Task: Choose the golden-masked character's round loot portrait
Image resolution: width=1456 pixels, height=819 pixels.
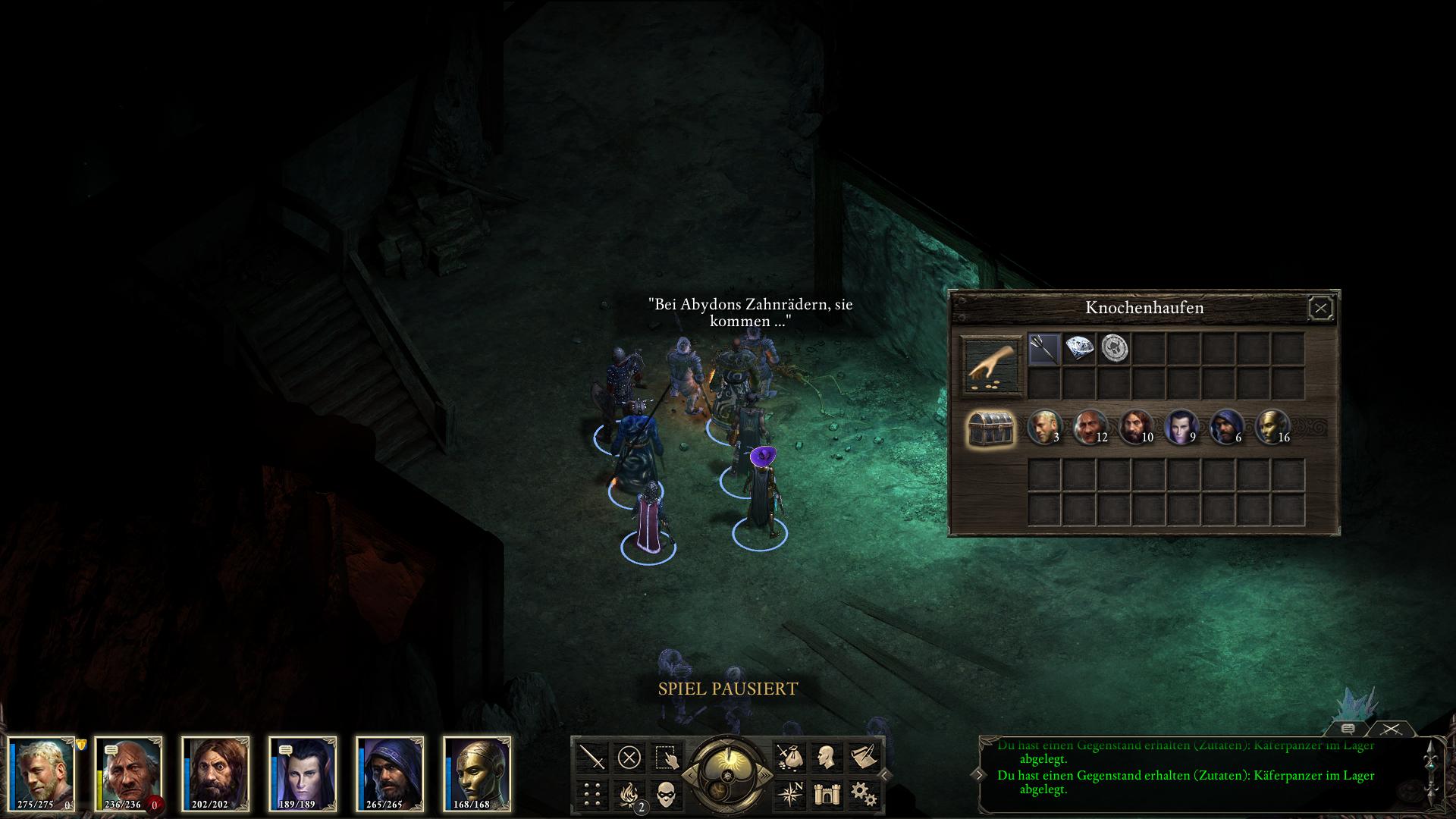Action: [x=1272, y=426]
